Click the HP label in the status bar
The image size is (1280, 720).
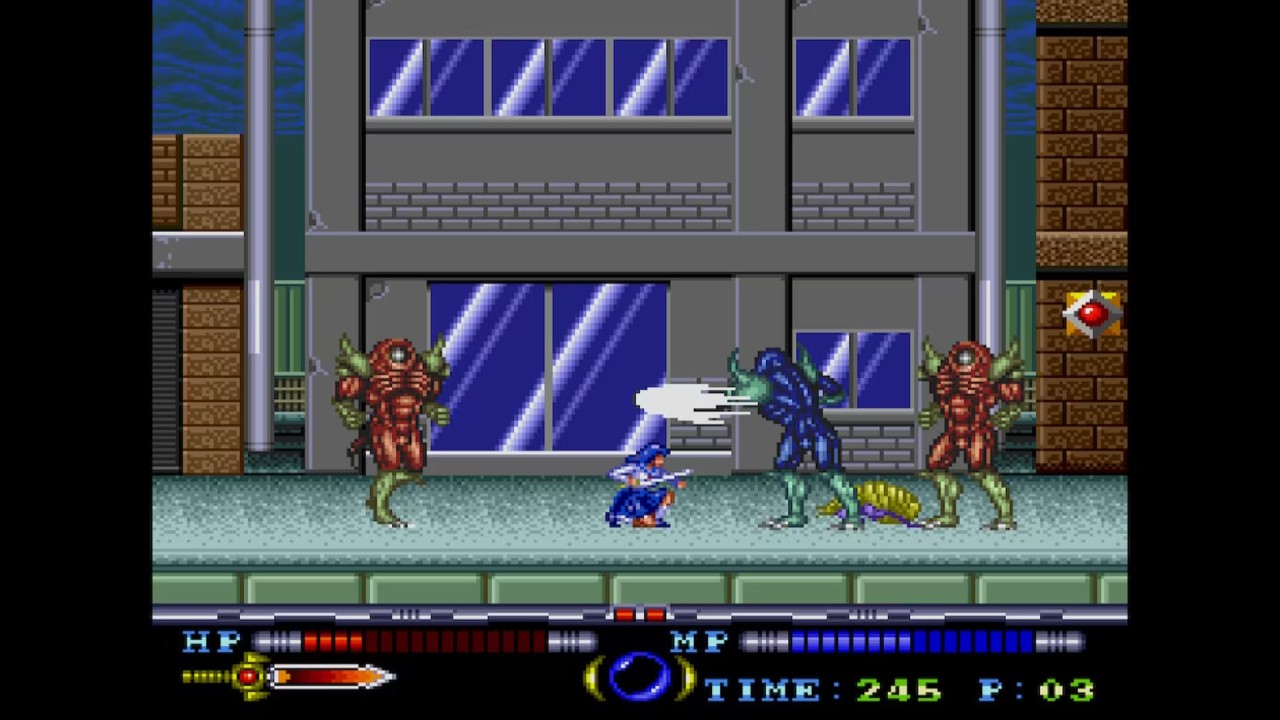[210, 643]
